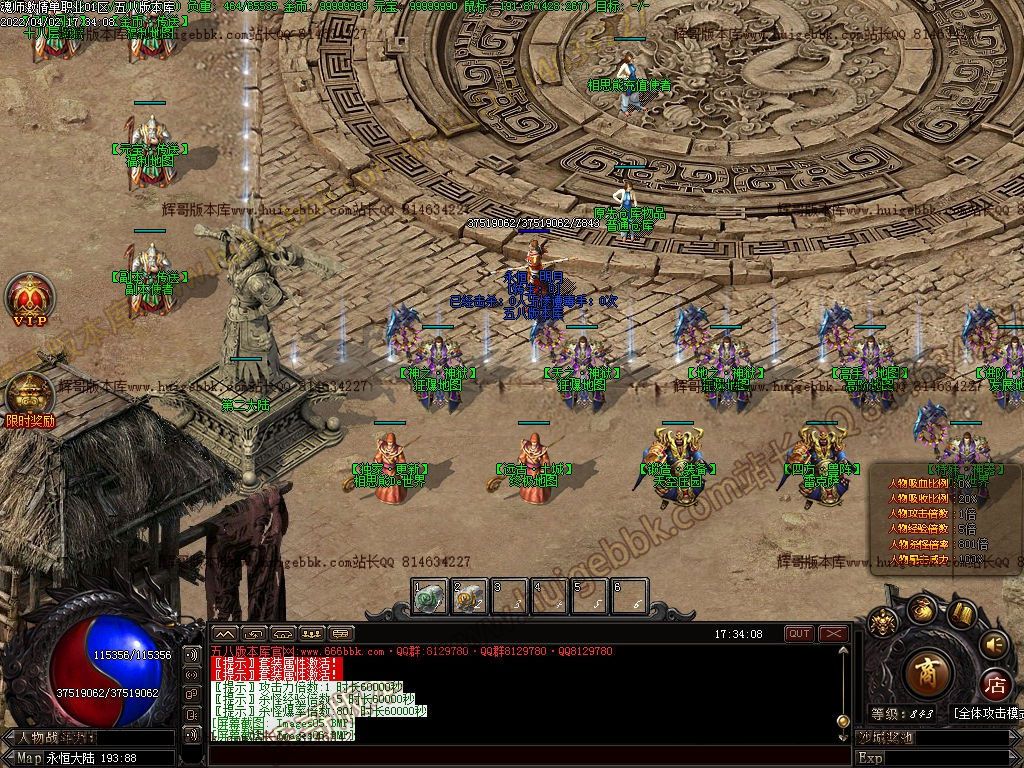The height and width of the screenshot is (768, 1024).
Task: Change the 全体攻击模式 attack mode label
Action: (988, 713)
